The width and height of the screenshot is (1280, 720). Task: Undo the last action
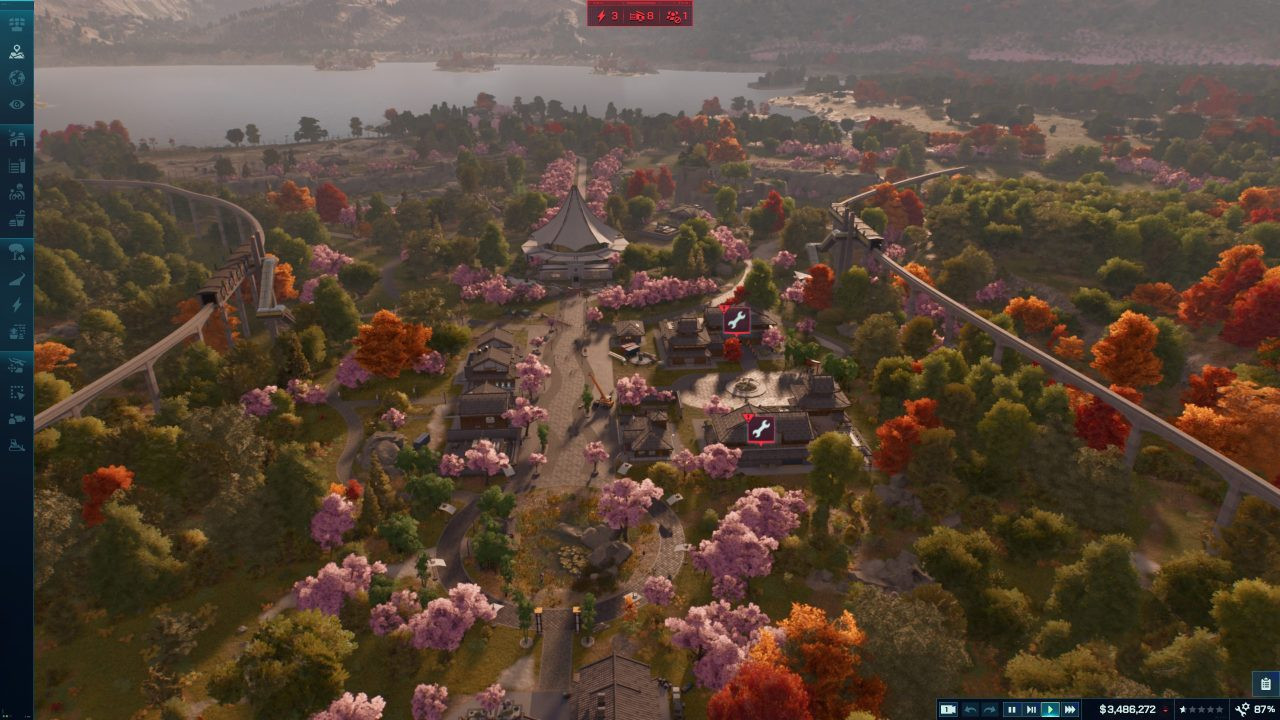click(970, 709)
